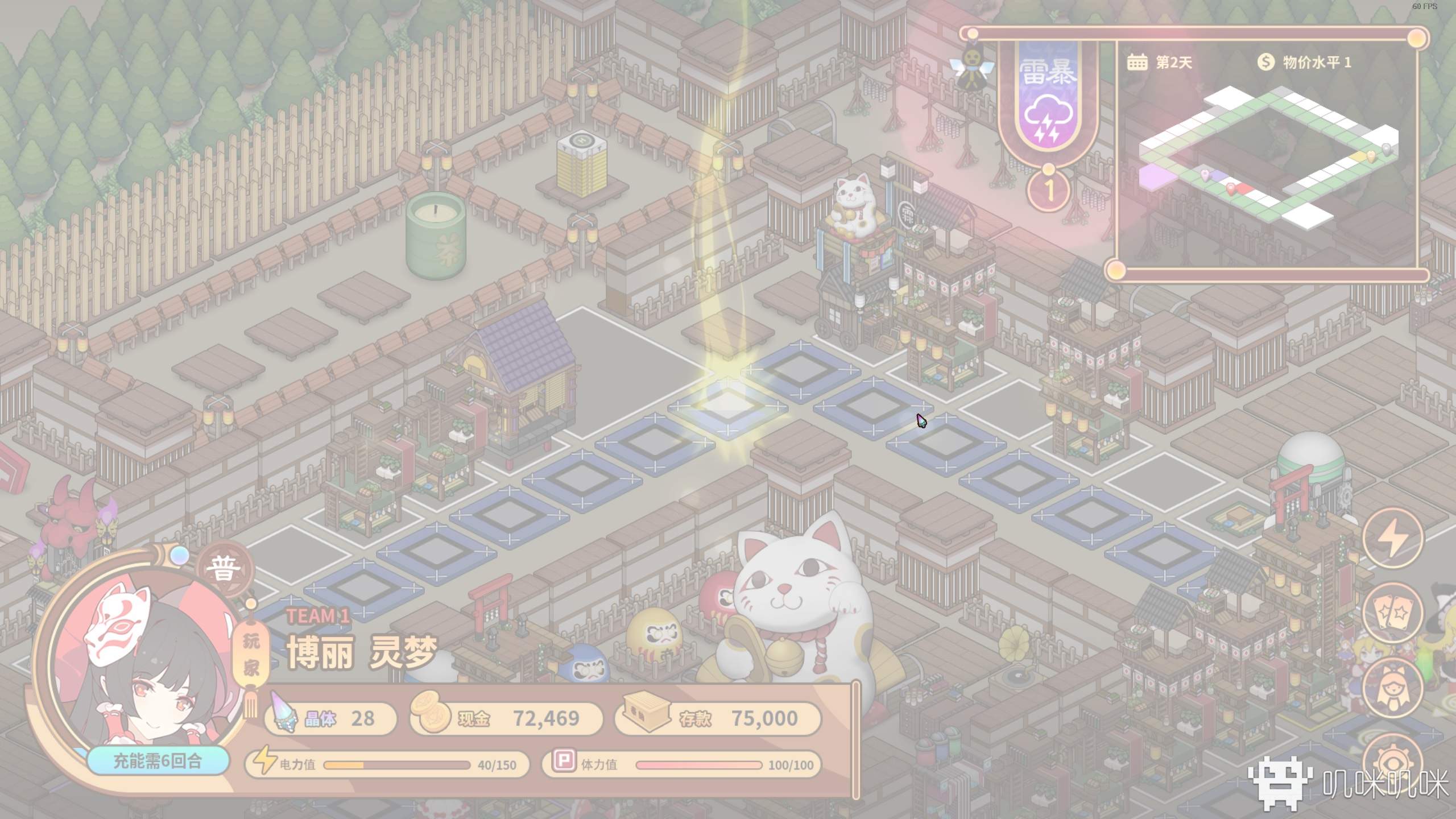1456x819 pixels.
Task: Open the star cards hand button
Action: [x=1393, y=613]
